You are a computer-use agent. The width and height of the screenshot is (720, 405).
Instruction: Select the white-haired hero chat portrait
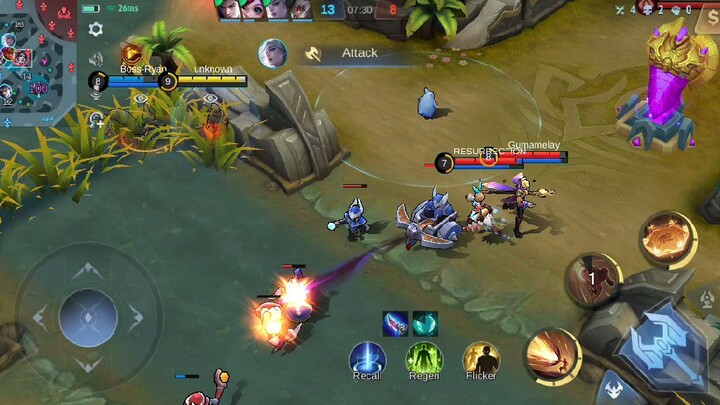(272, 53)
